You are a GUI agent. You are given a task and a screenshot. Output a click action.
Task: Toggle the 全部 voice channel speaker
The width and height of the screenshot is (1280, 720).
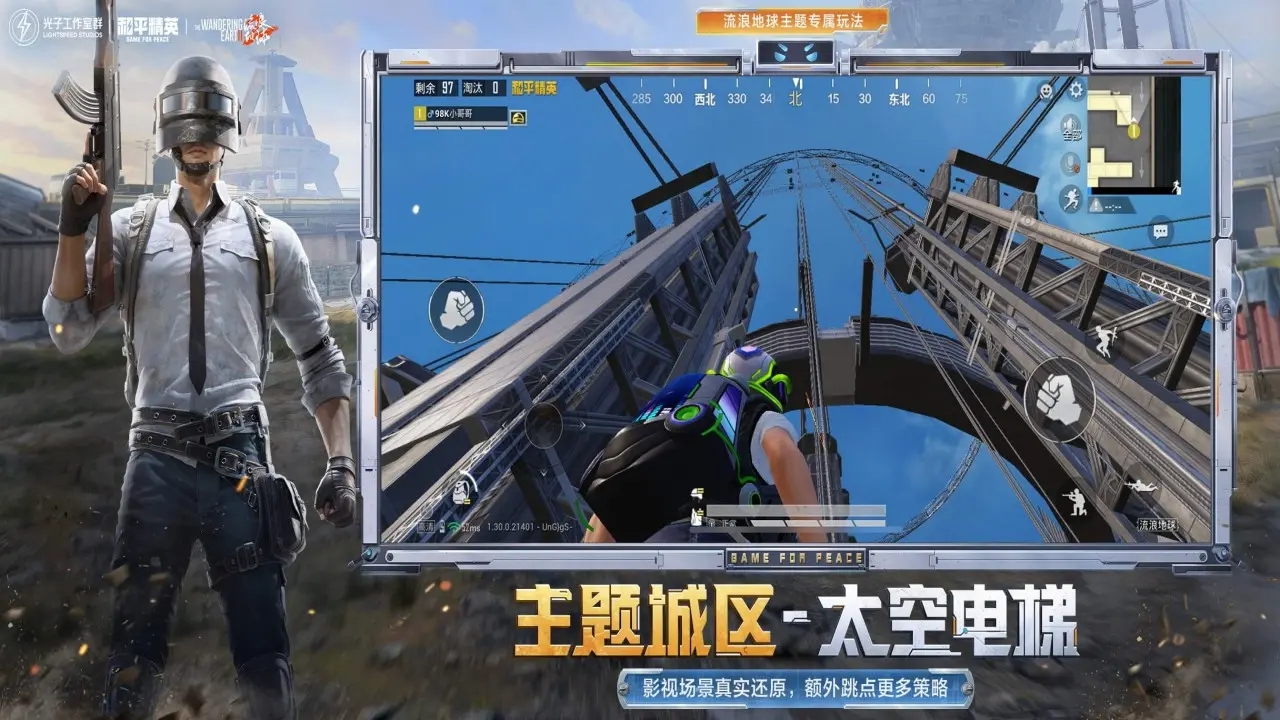(1070, 127)
